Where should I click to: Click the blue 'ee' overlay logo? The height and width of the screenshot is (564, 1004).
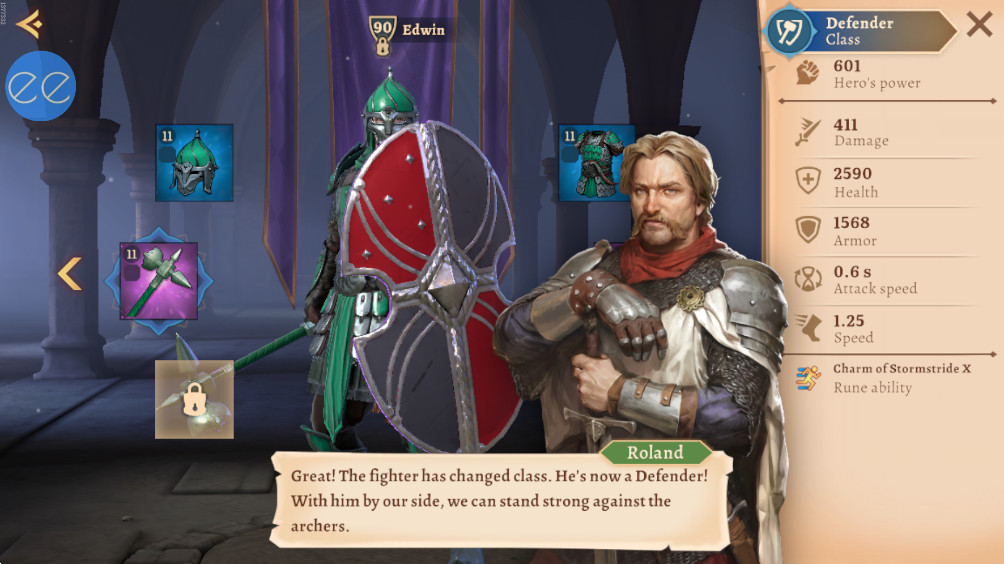pos(41,86)
